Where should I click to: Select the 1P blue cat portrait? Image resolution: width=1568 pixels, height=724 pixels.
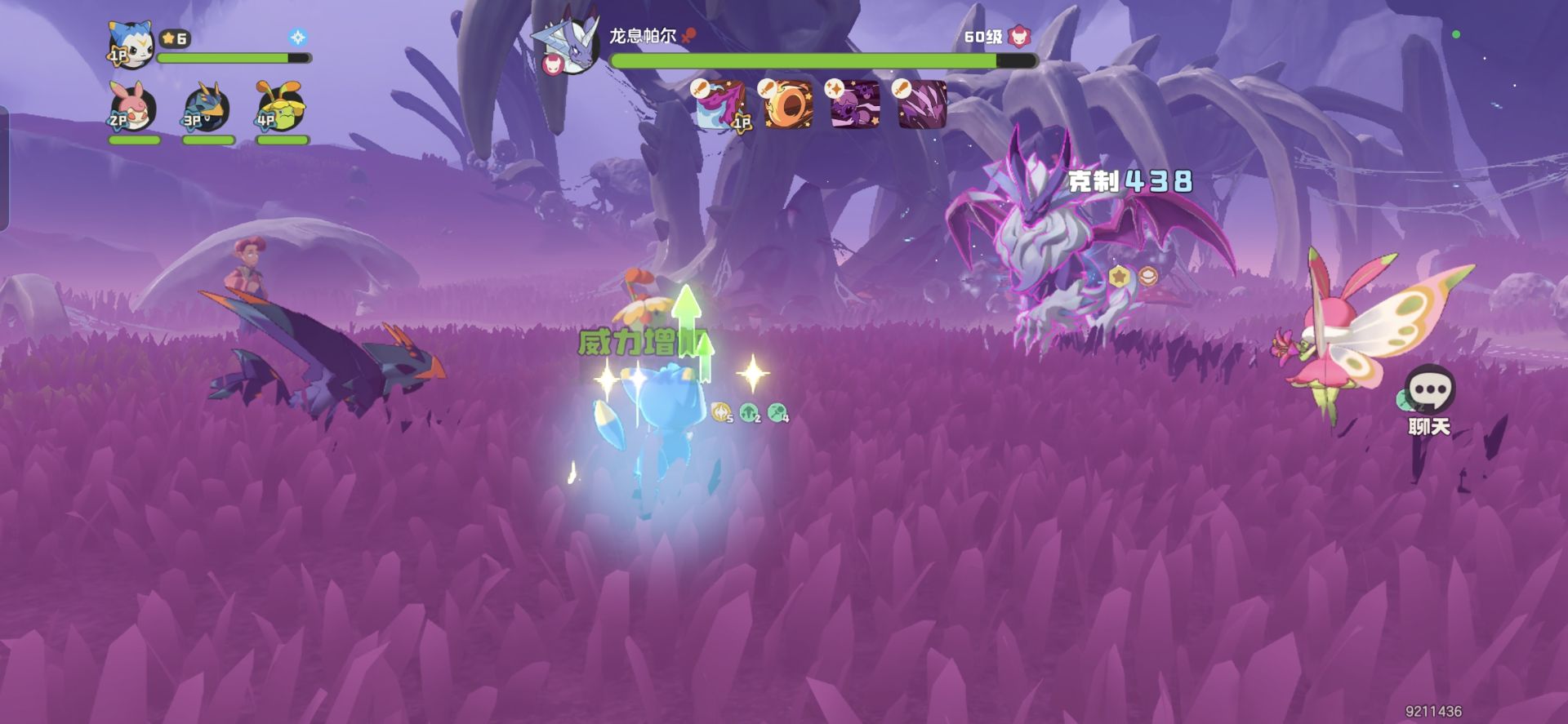[131, 45]
